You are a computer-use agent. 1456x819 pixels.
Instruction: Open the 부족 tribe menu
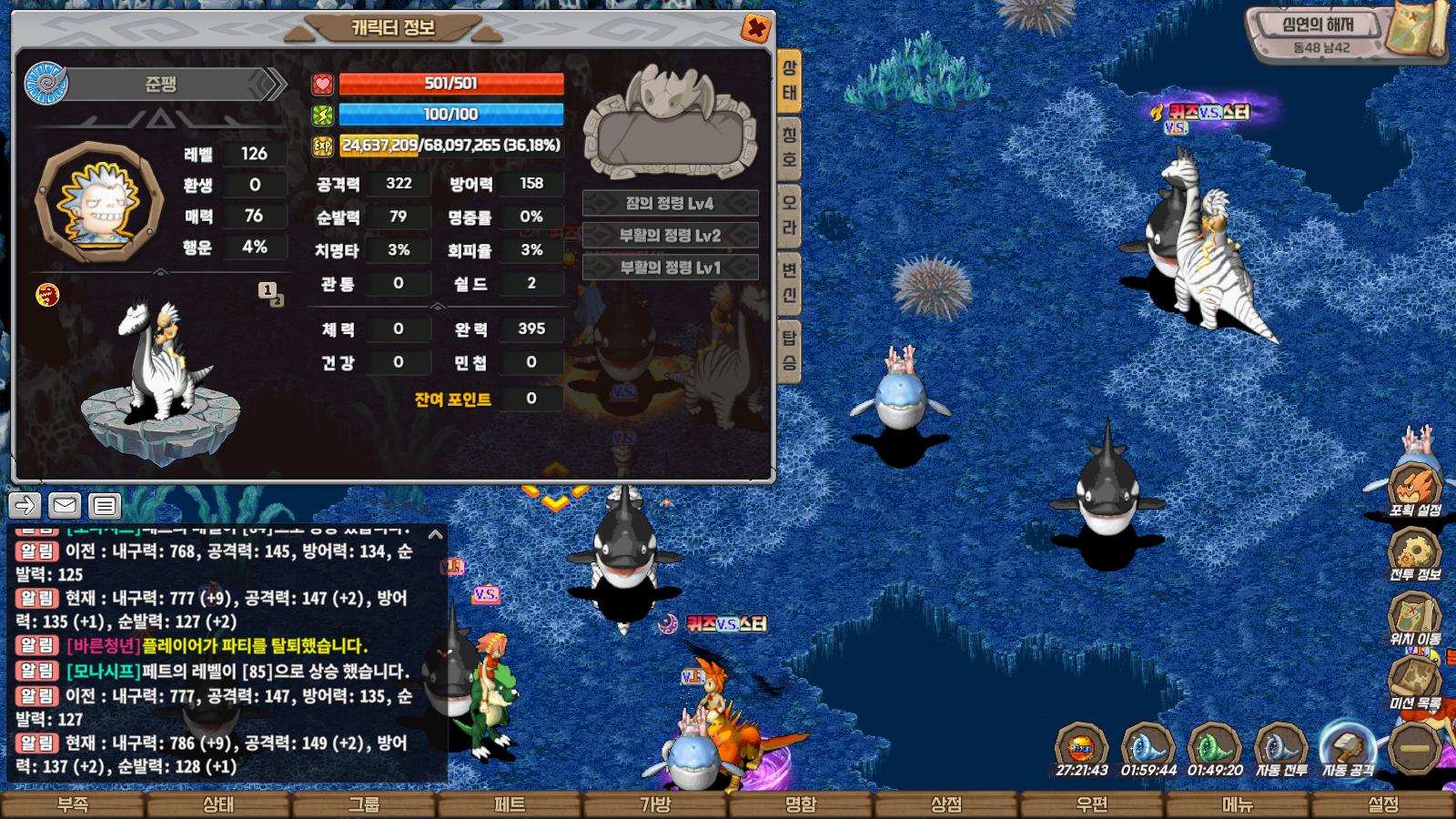73,804
